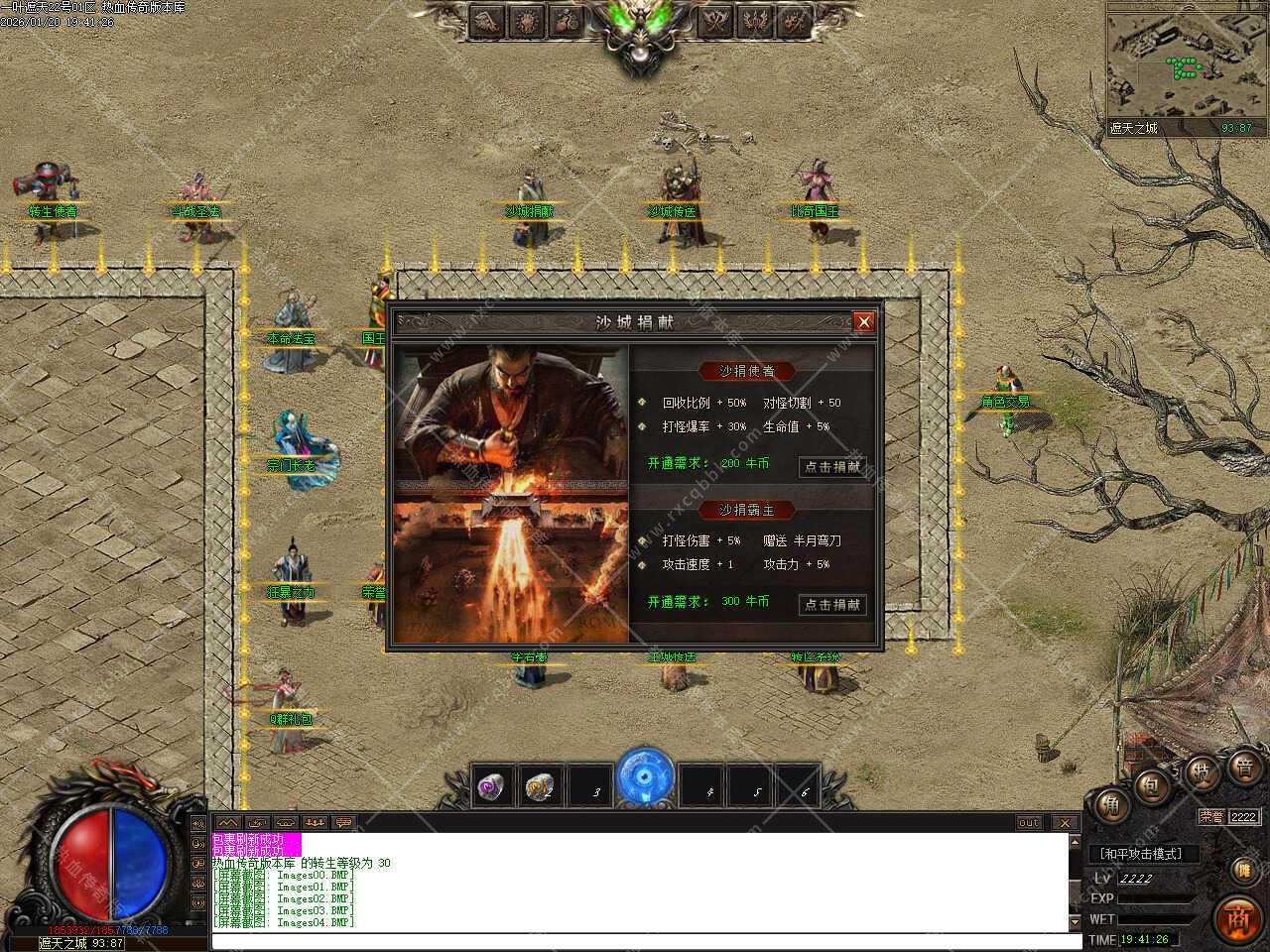Donate for the 沙捐霸主 tier
1270x952 pixels.
tap(832, 604)
